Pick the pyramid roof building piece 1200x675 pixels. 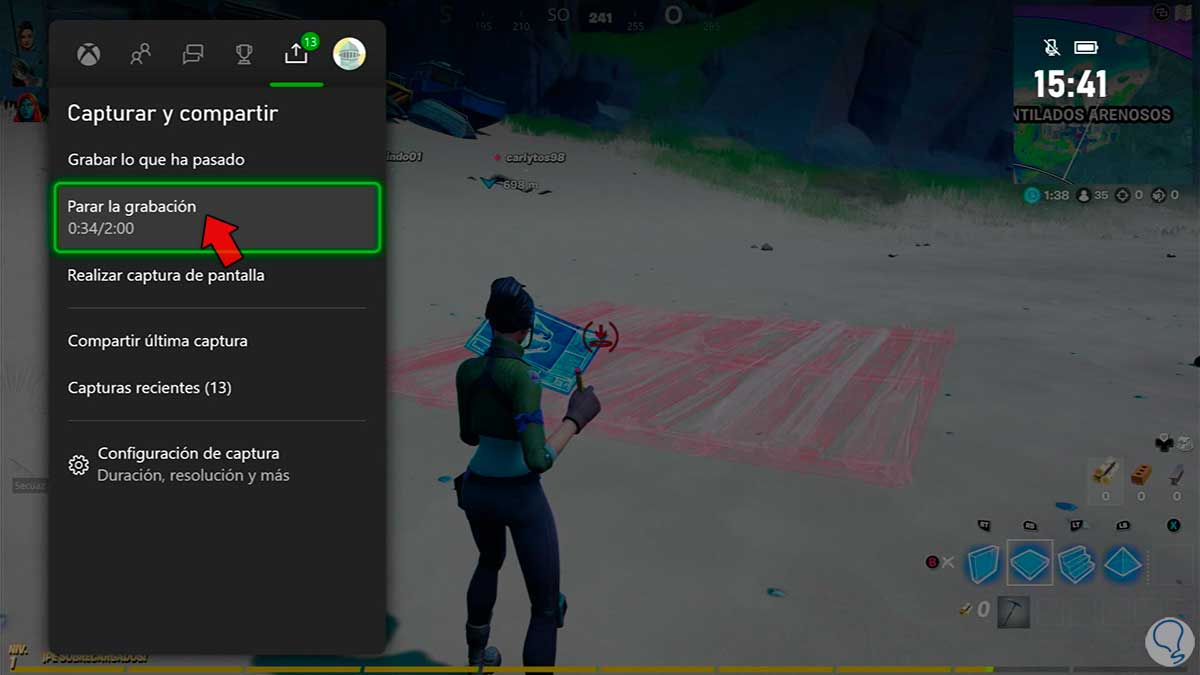click(x=1124, y=564)
